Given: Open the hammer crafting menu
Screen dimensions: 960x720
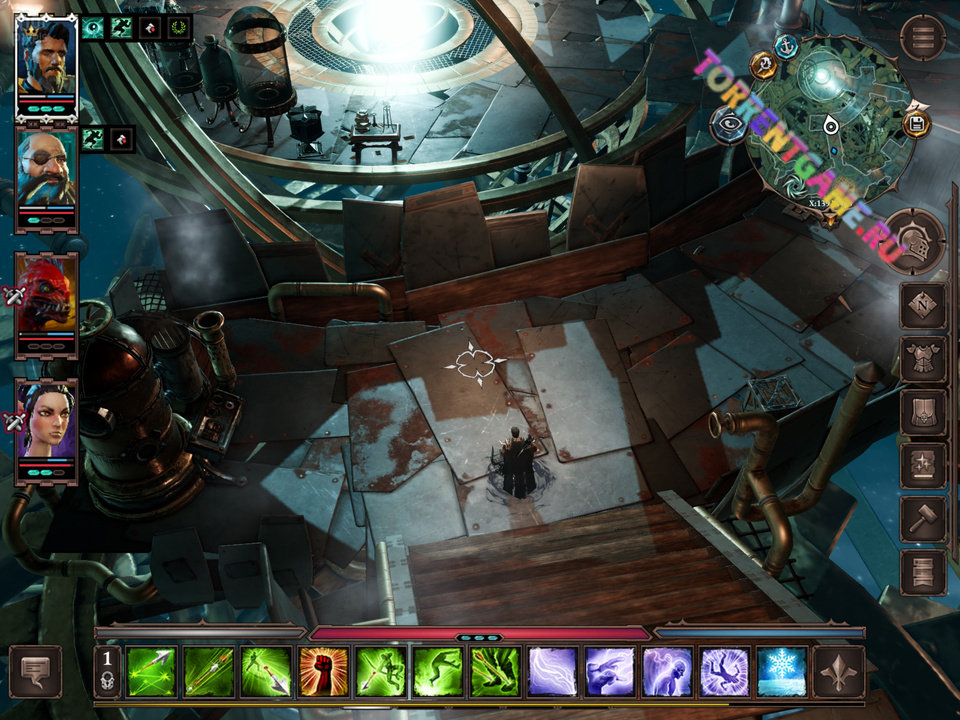Looking at the screenshot, I should 922,519.
